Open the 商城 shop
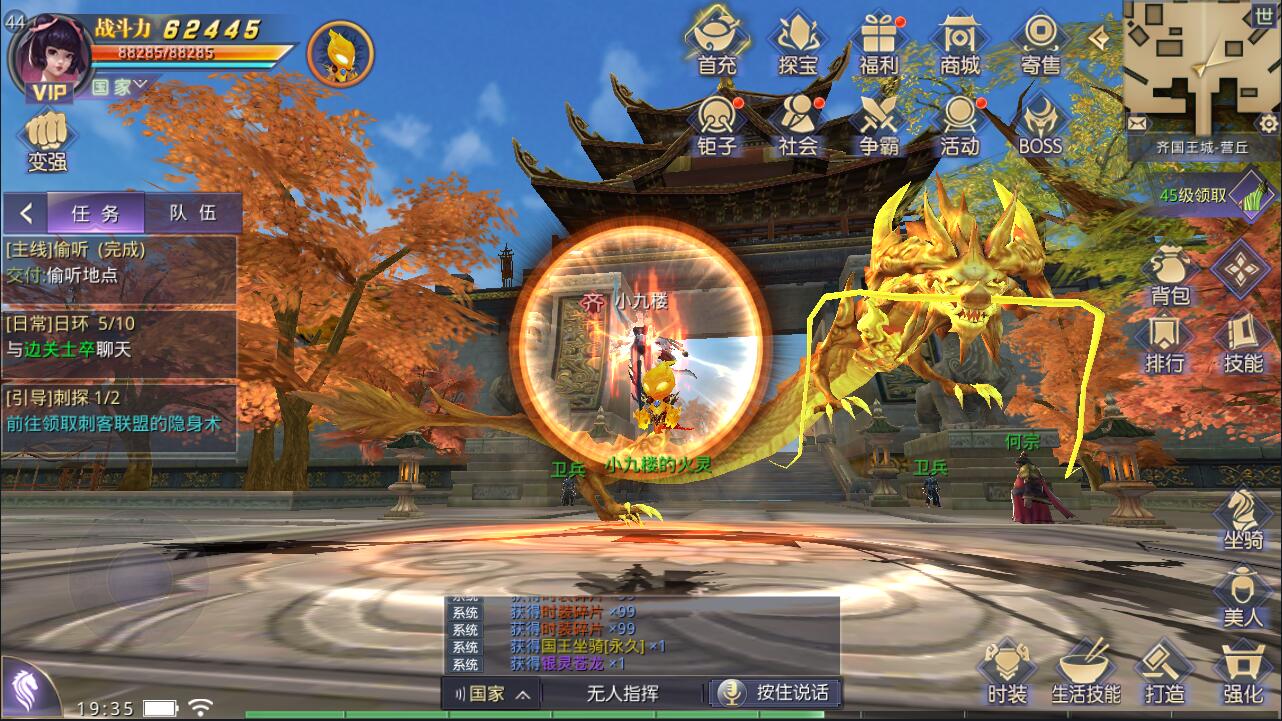This screenshot has height=721, width=1282. point(960,42)
